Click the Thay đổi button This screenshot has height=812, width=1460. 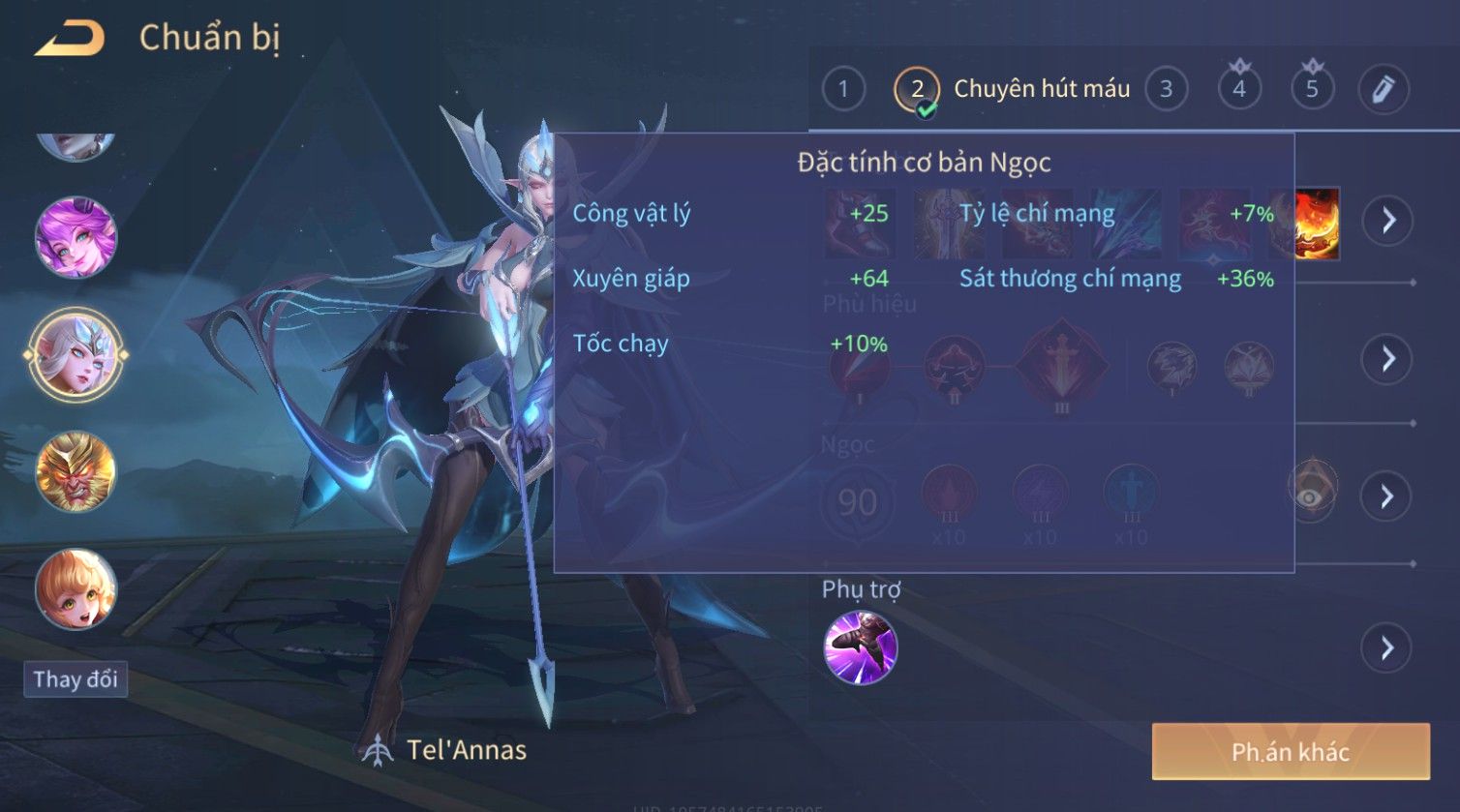coord(76,679)
